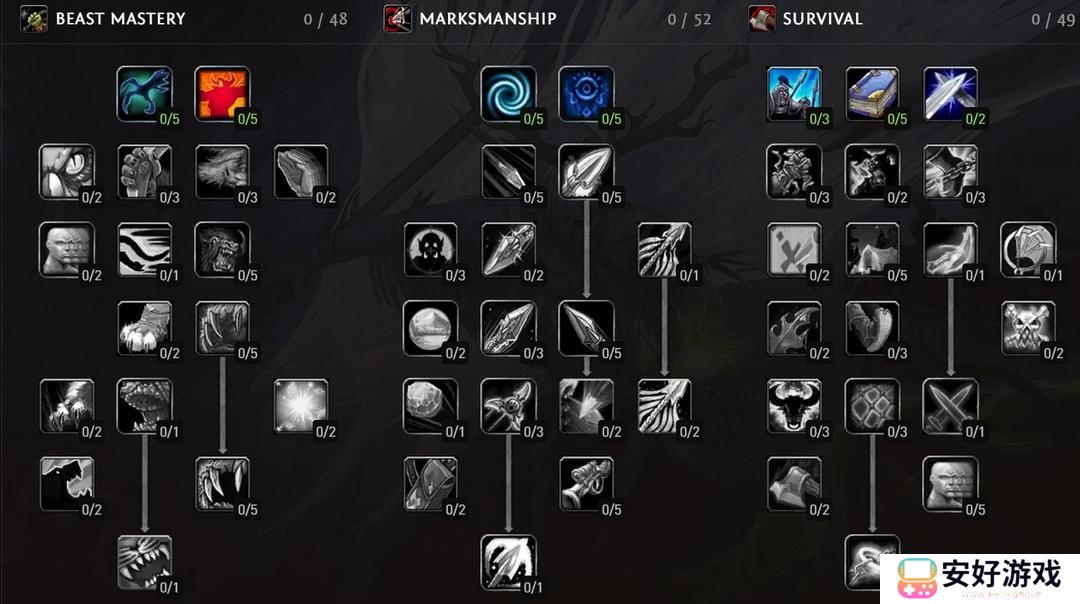
Task: Click the bull head talent icon
Action: (794, 406)
